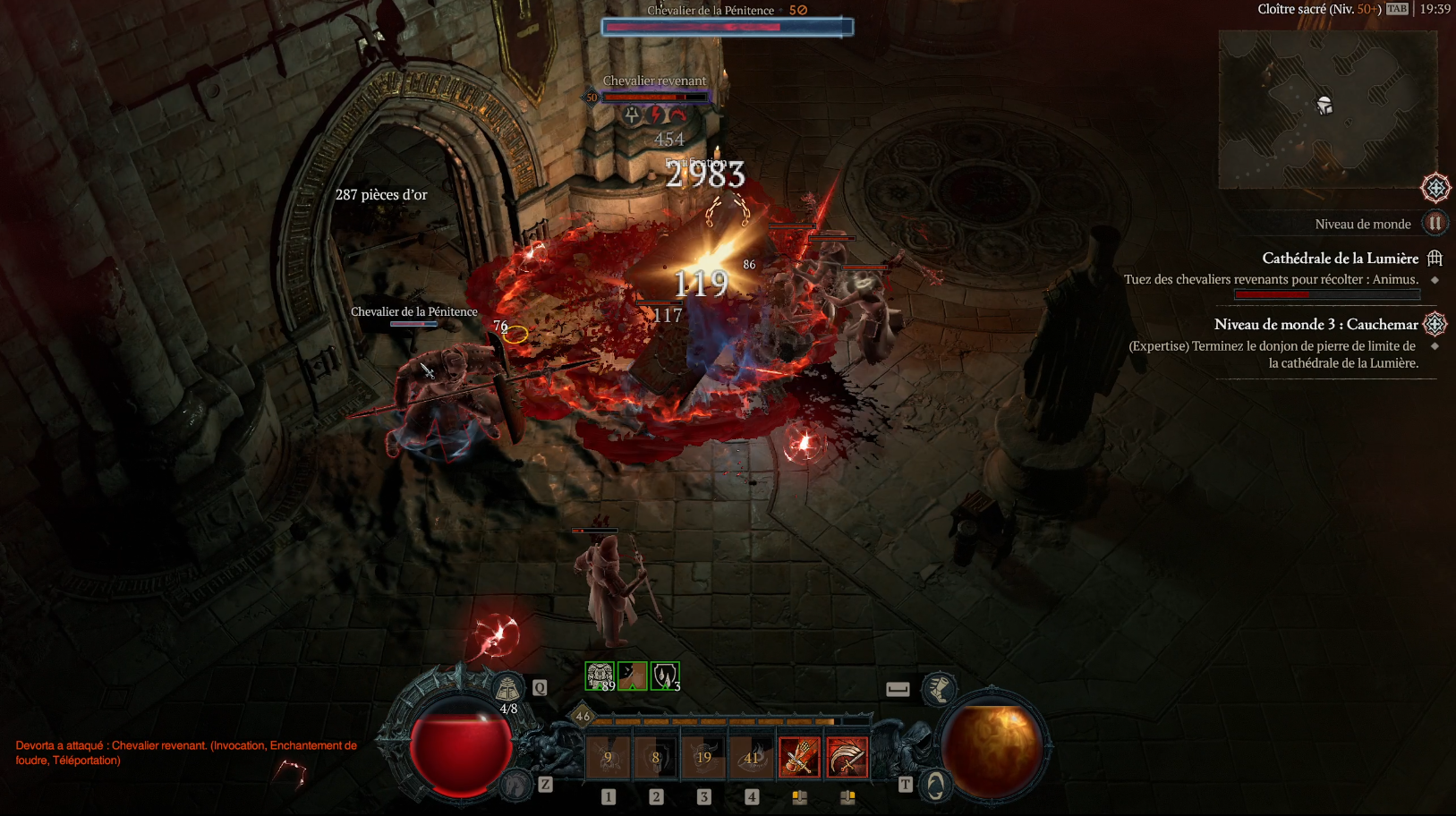Select the Cathédrale de la Lumière objective
Viewport: 1456px width, 816px height.
(x=1340, y=259)
